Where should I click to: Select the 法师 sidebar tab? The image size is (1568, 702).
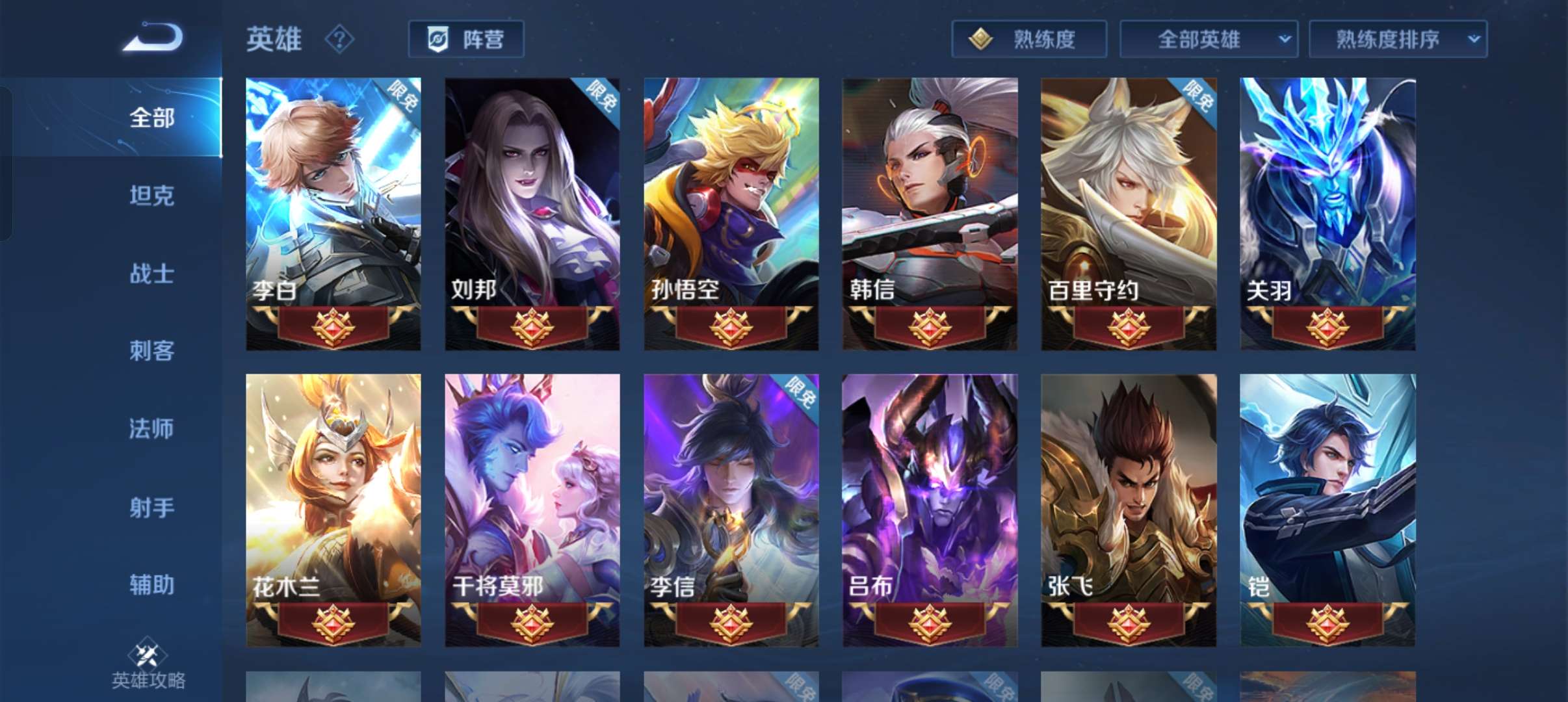tap(151, 428)
